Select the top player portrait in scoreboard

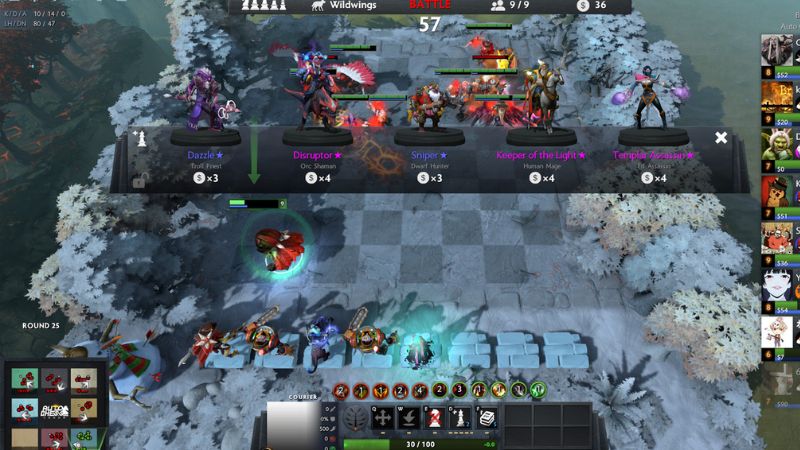coord(776,50)
